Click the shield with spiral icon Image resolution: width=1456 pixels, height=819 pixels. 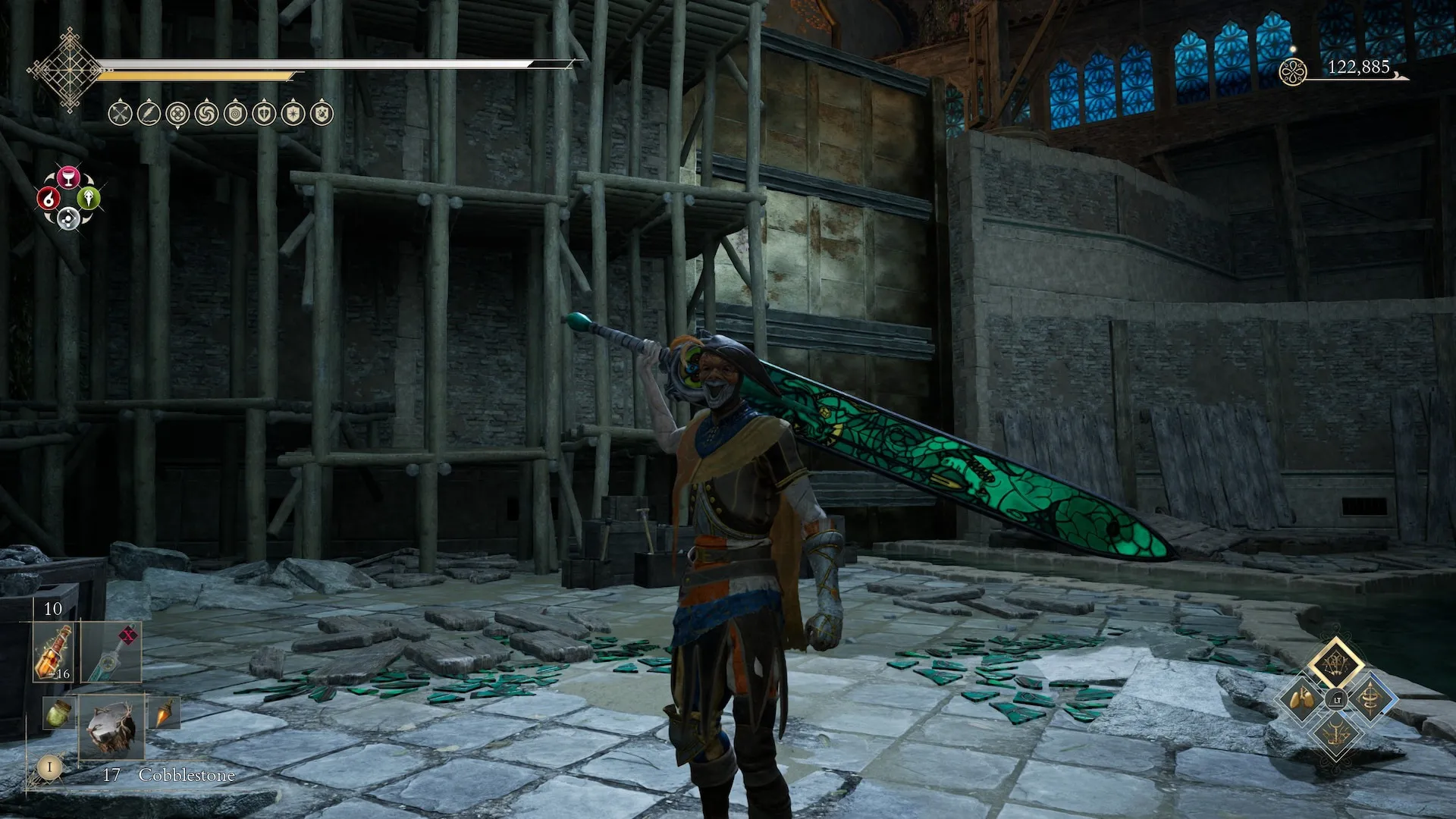click(235, 114)
